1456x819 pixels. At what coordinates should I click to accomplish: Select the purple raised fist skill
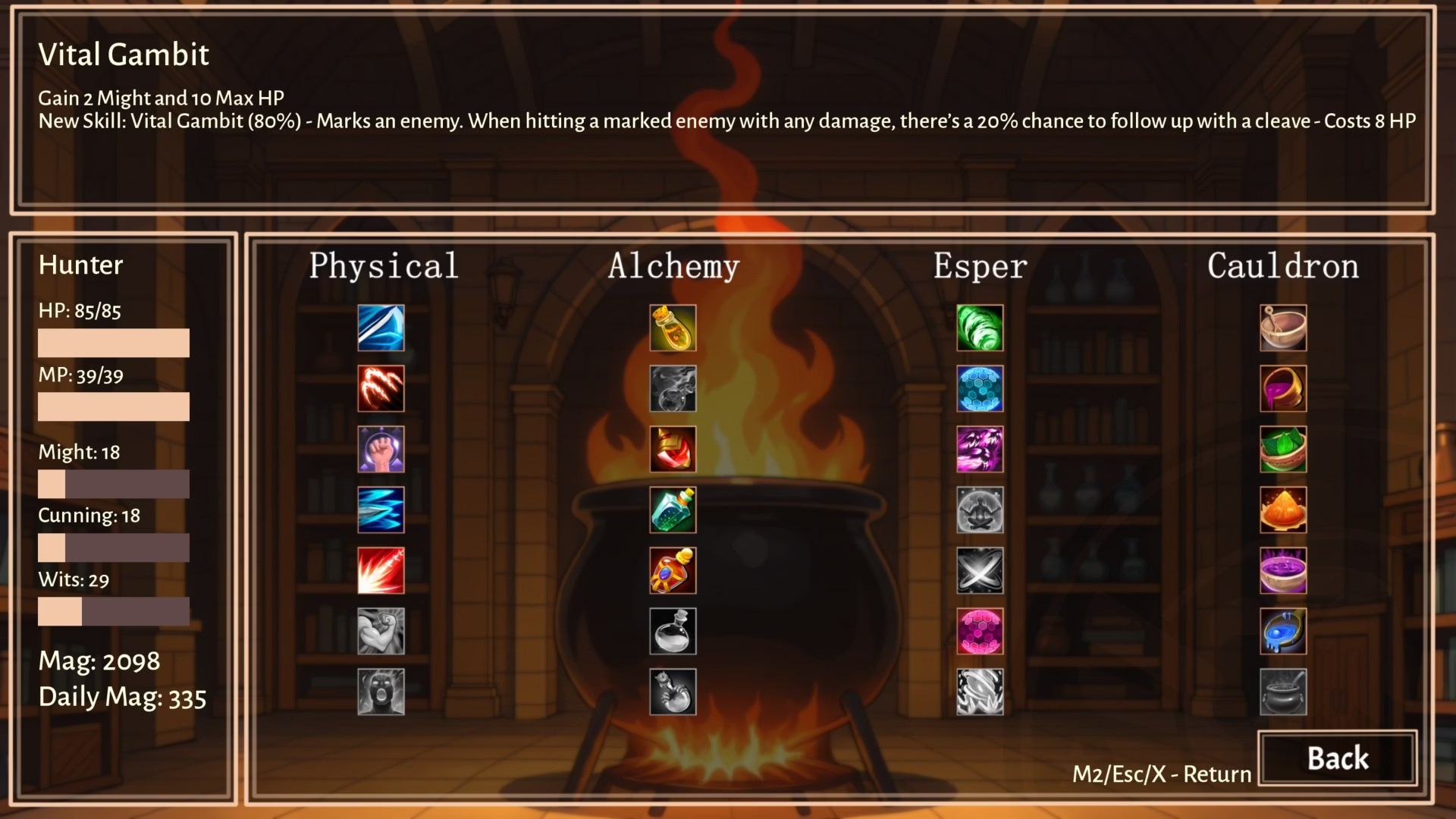pos(381,449)
